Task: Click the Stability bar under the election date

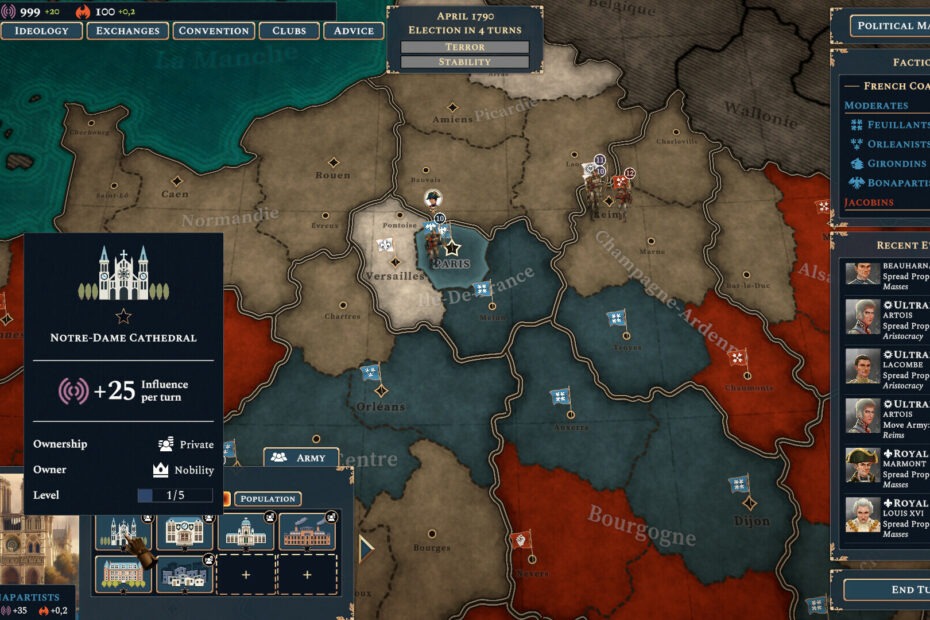Action: pyautogui.click(x=464, y=62)
